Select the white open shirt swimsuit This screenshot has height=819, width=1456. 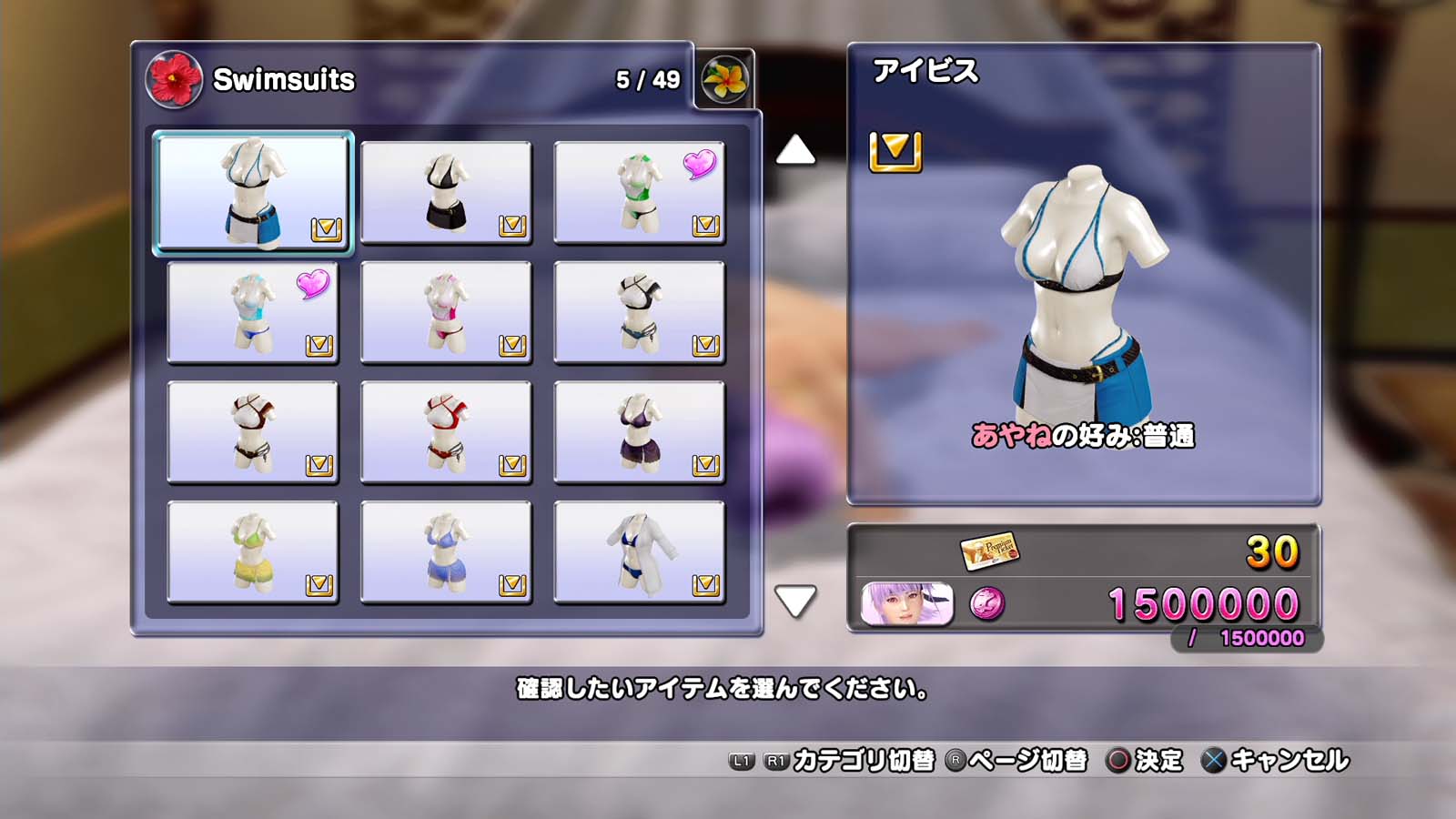coord(639,552)
